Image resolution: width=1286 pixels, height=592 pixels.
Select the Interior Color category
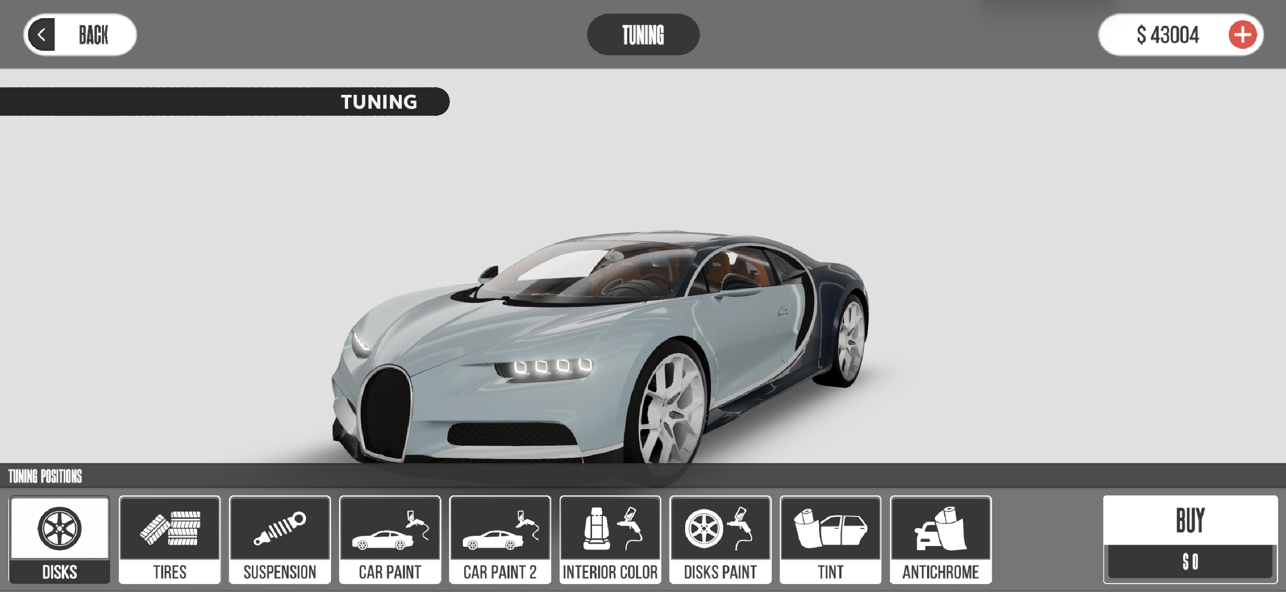(610, 540)
